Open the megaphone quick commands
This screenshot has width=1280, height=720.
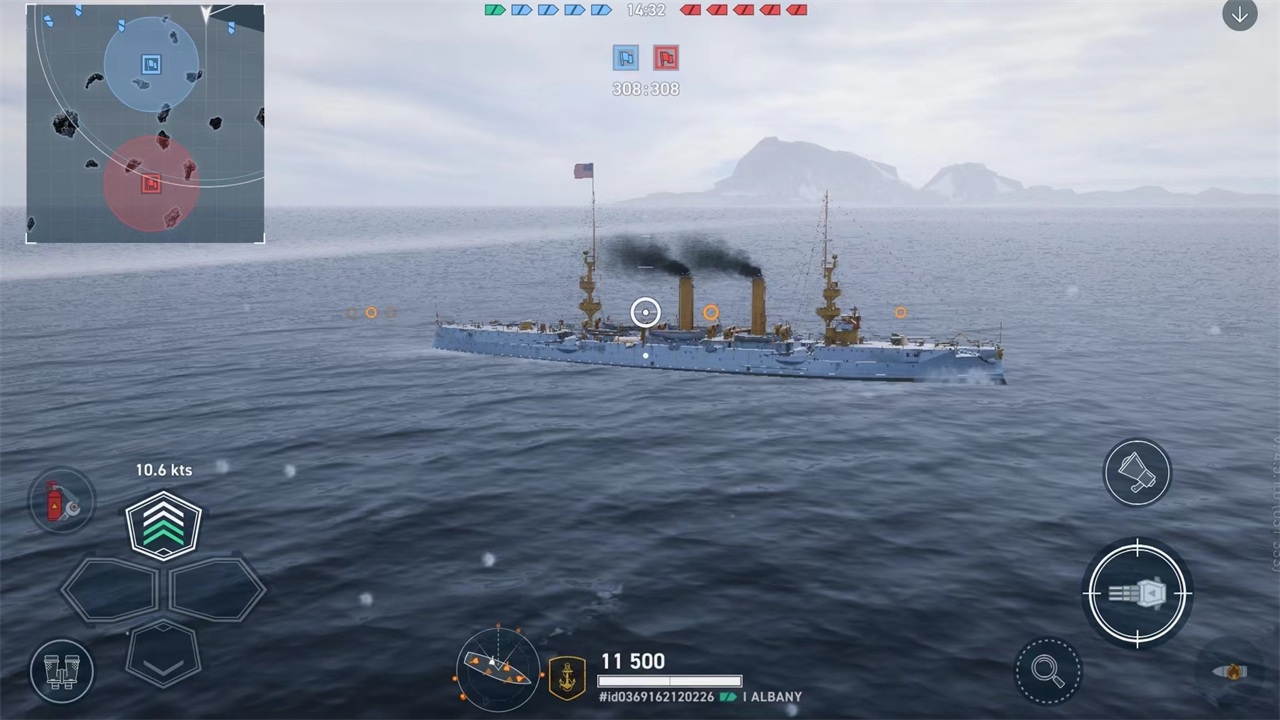1137,472
